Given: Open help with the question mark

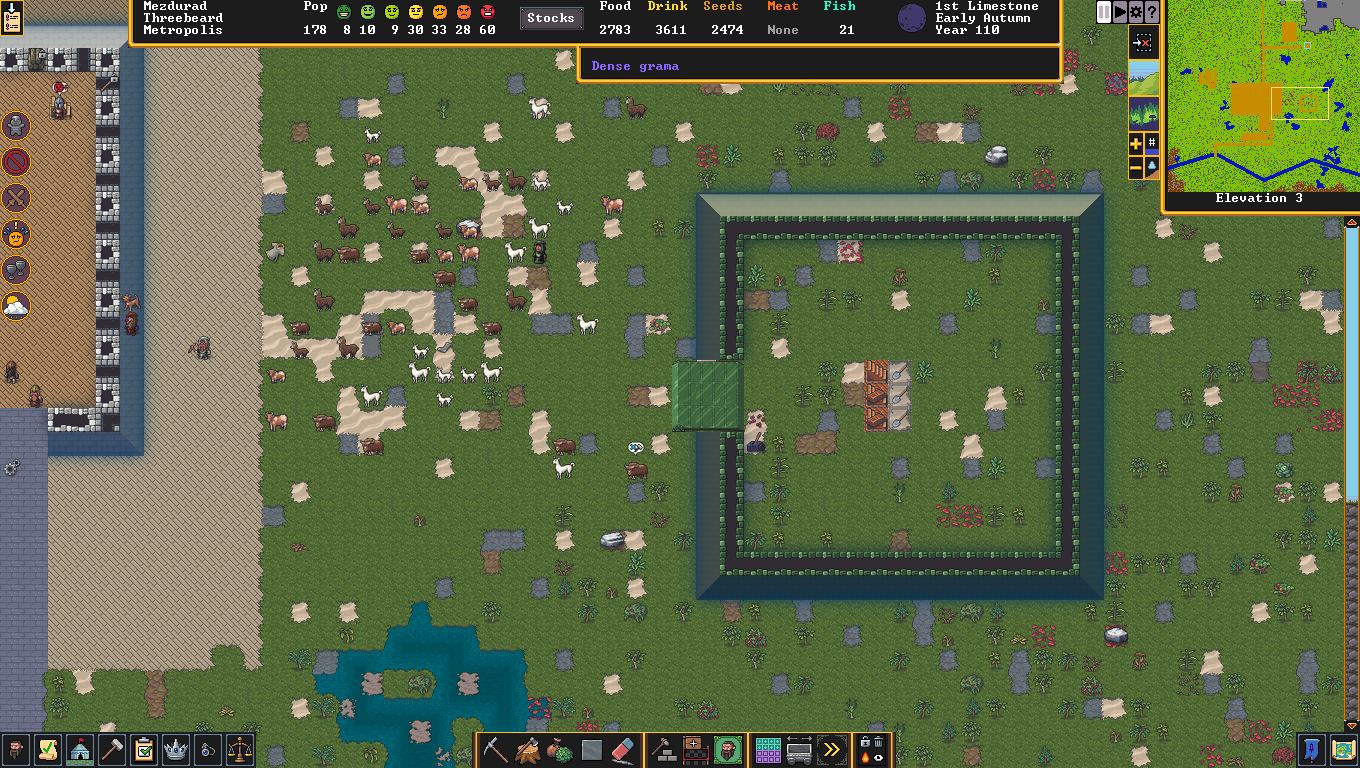Looking at the screenshot, I should [x=1152, y=12].
